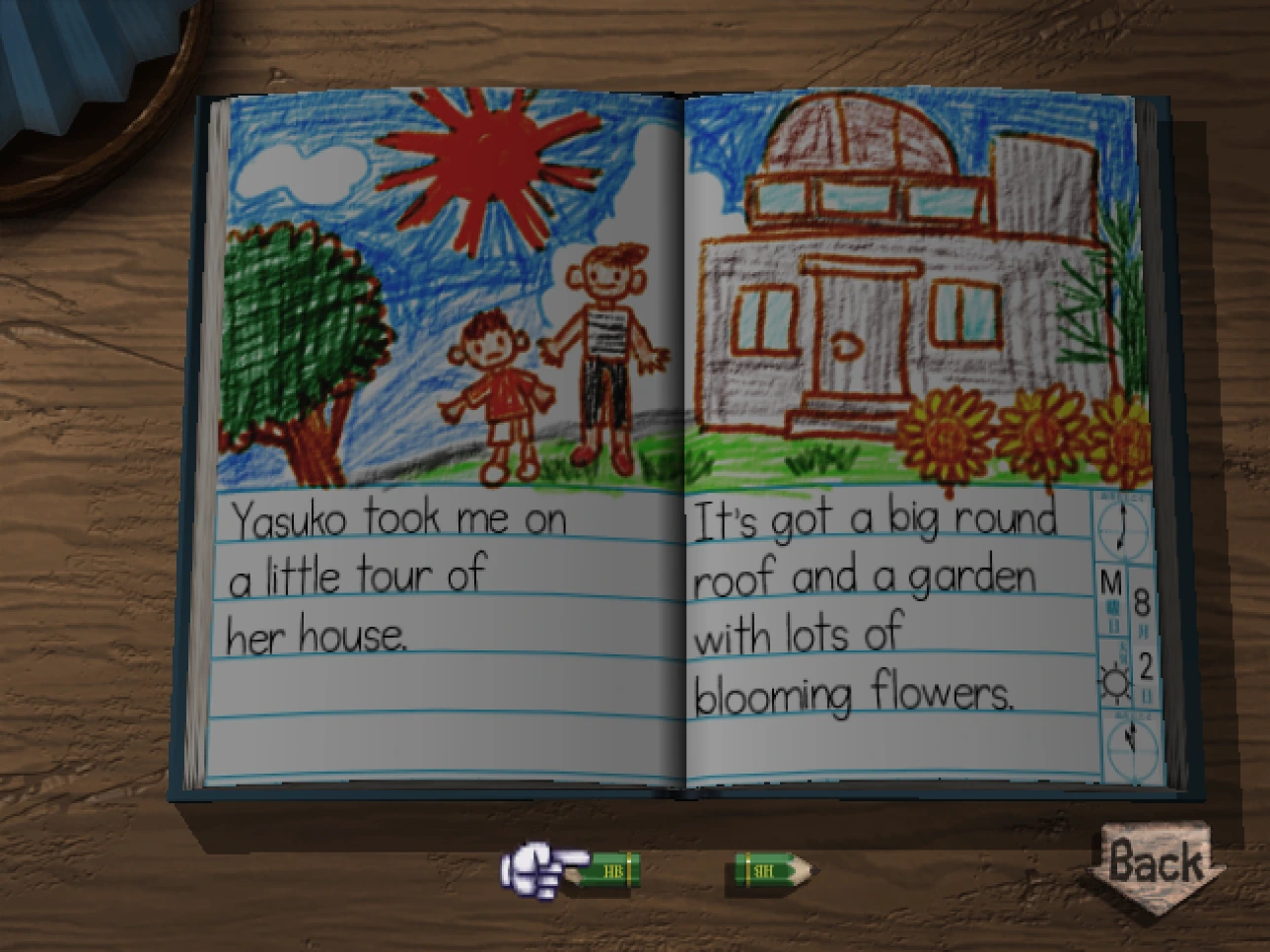
Task: Flip to previous page with left-pointing pencil
Action: 601,870
